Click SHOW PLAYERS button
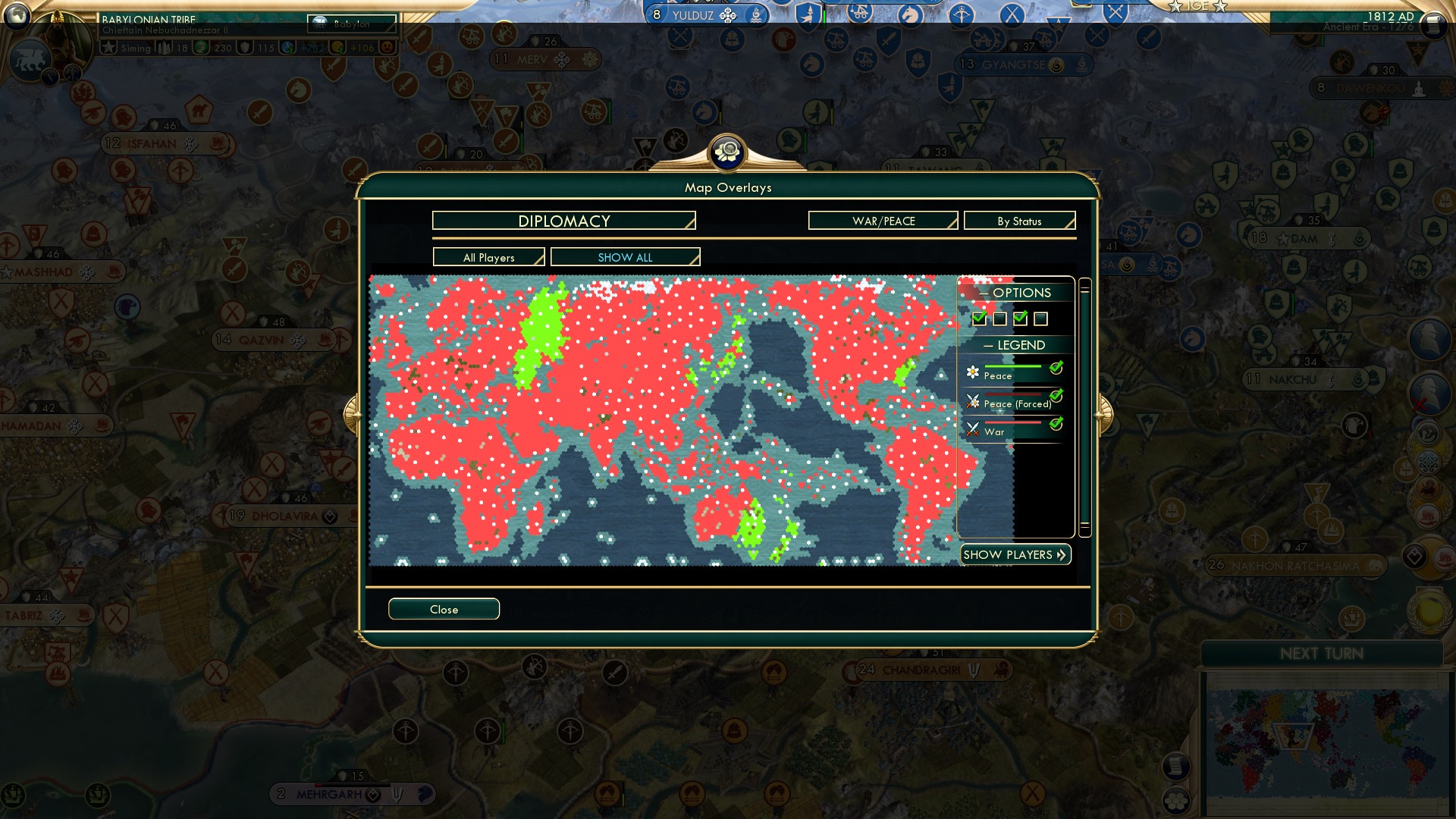Viewport: 1456px width, 819px height. click(x=1015, y=554)
